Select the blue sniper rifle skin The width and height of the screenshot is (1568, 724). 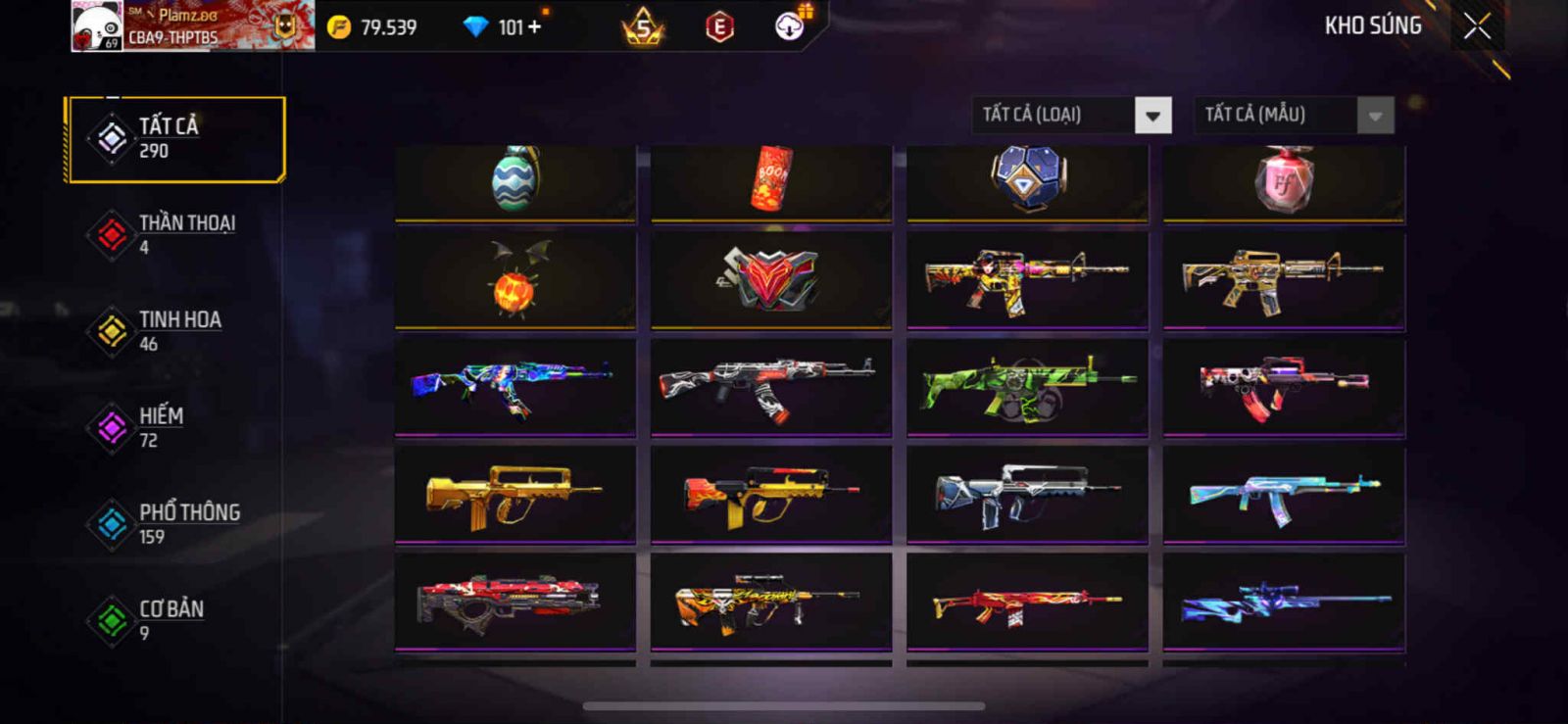[1284, 602]
